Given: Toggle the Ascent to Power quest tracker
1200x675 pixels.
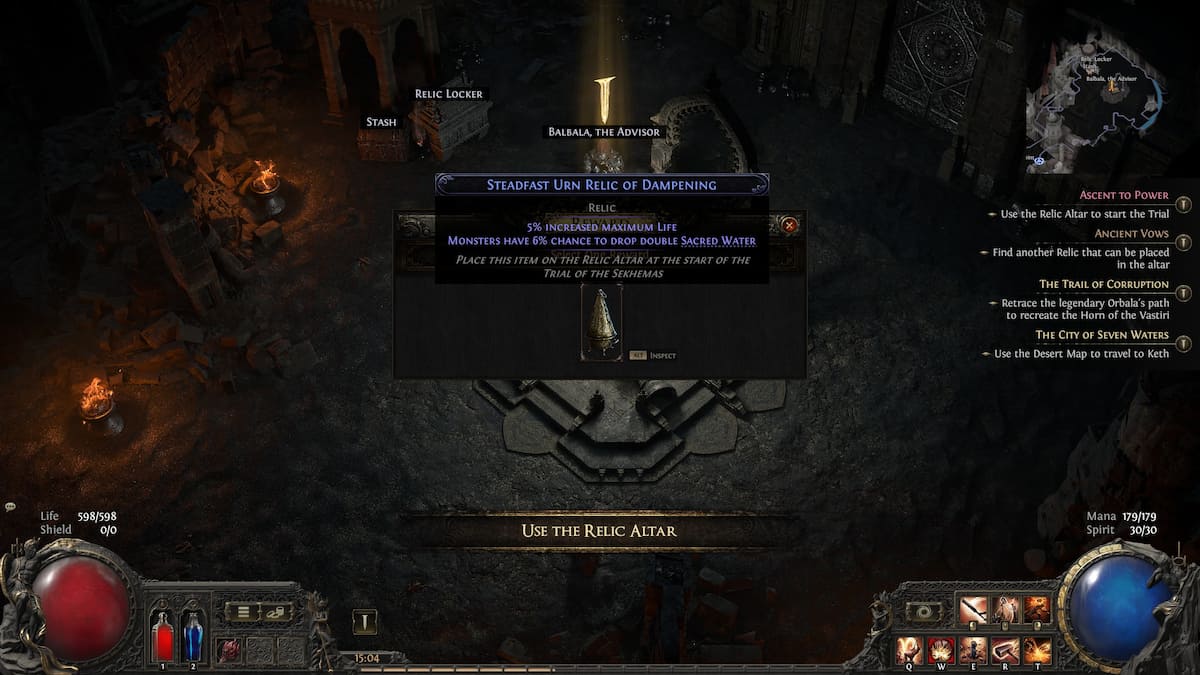Looking at the screenshot, I should pyautogui.click(x=1183, y=204).
